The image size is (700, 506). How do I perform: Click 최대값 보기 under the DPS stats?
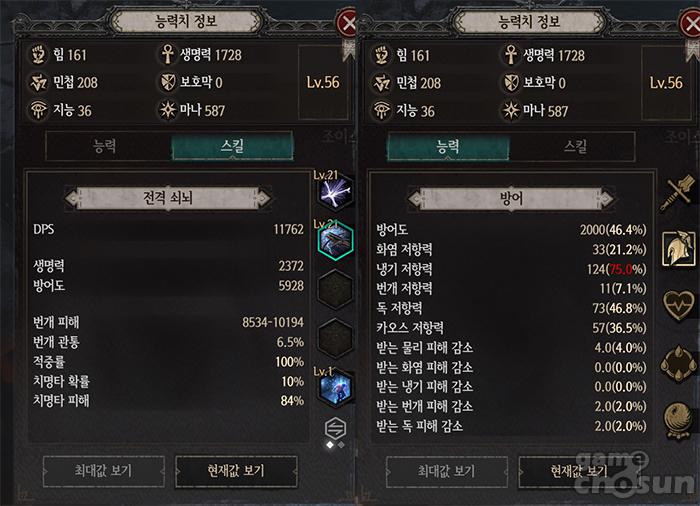point(103,471)
